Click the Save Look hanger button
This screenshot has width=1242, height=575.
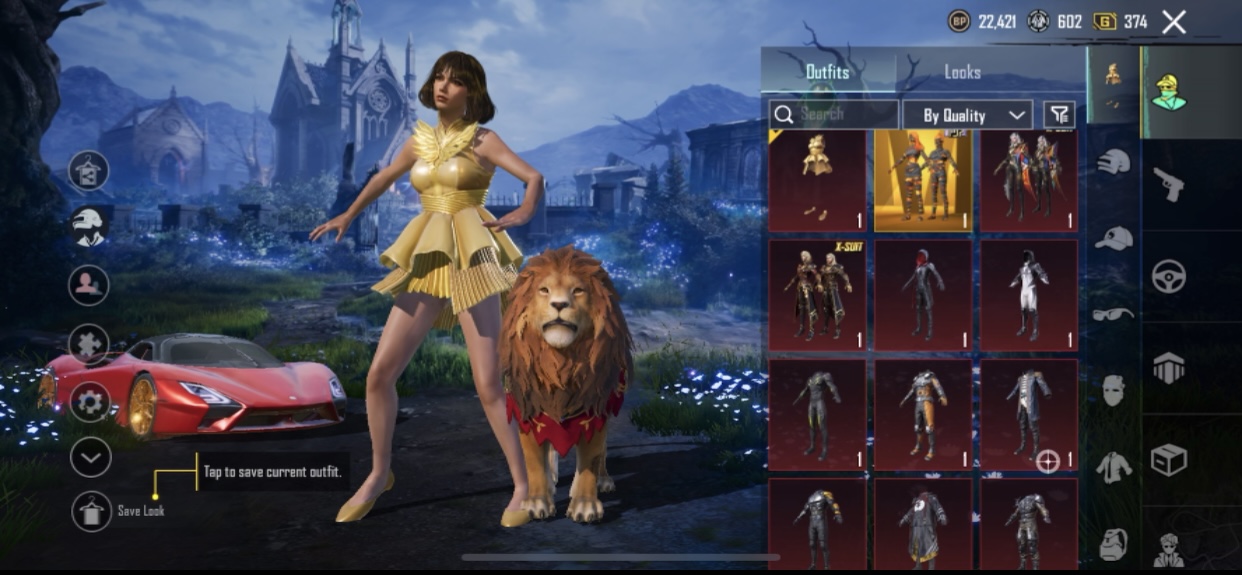point(91,511)
